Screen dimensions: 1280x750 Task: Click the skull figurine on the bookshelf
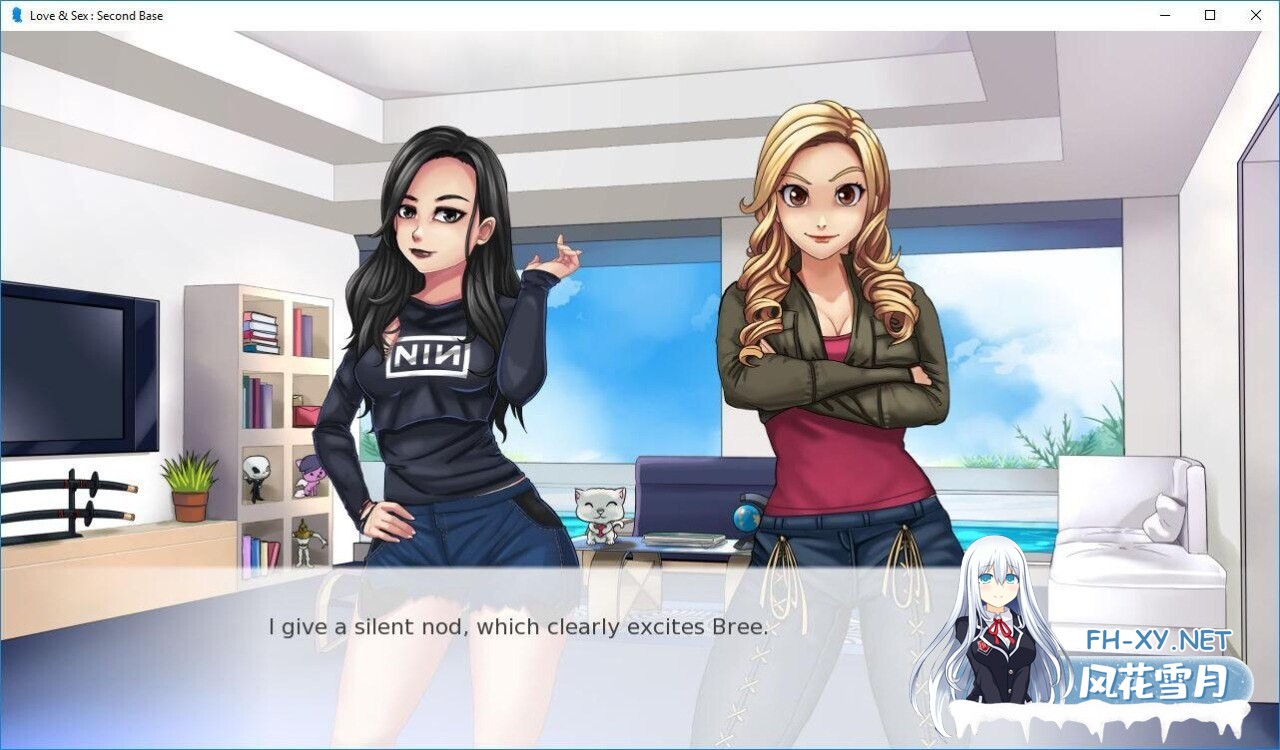tap(254, 472)
